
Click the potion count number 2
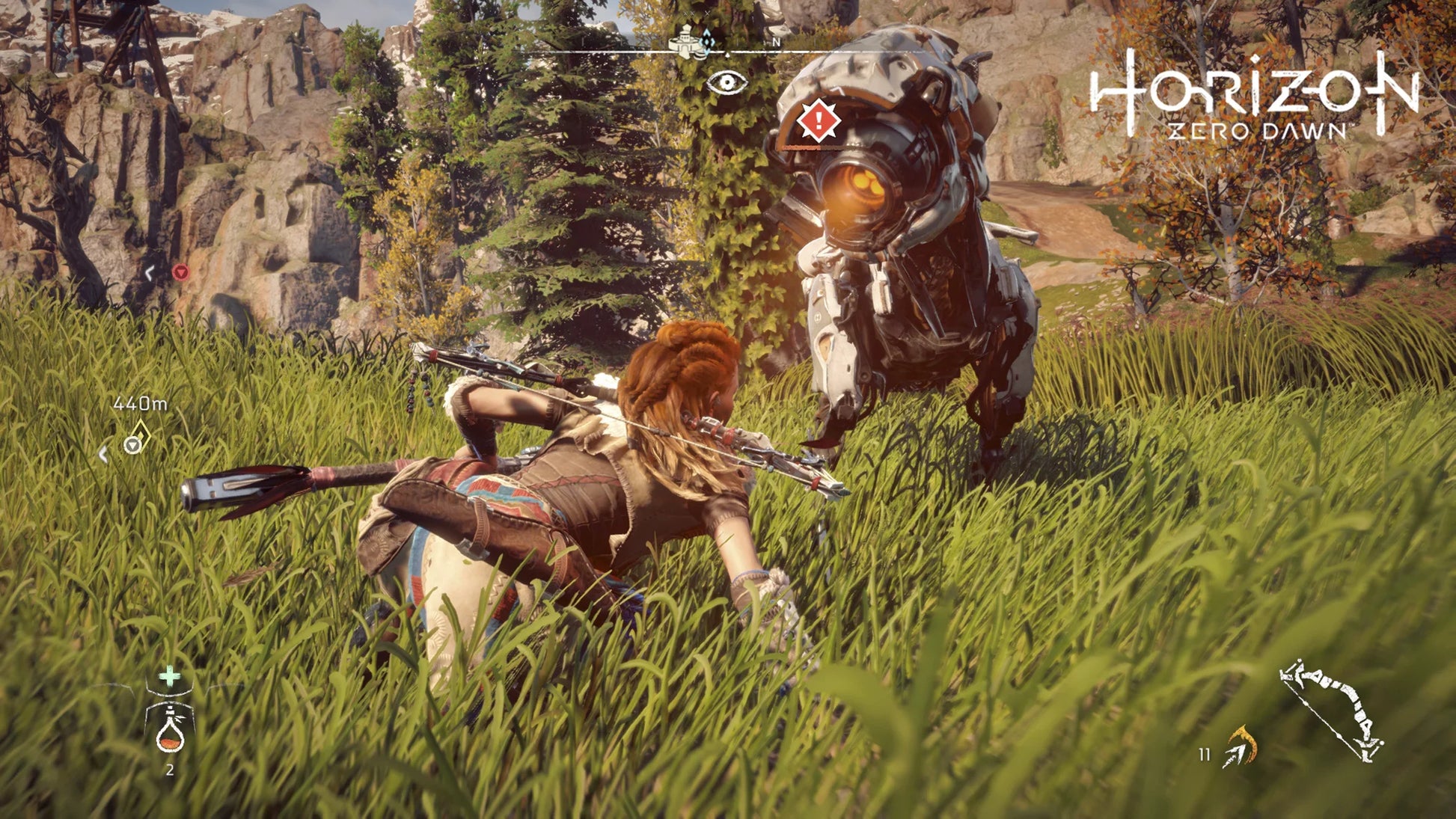(170, 770)
